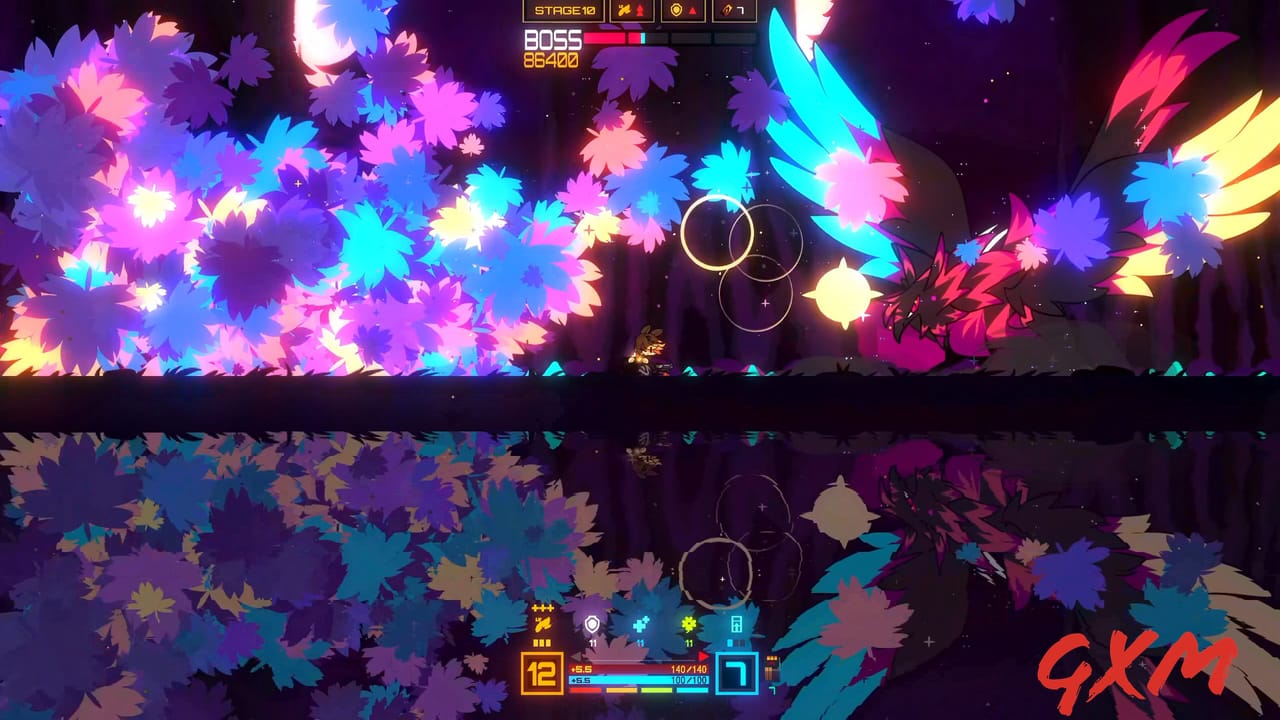Toggle the red rightward arrow above health bar

pos(703,656)
